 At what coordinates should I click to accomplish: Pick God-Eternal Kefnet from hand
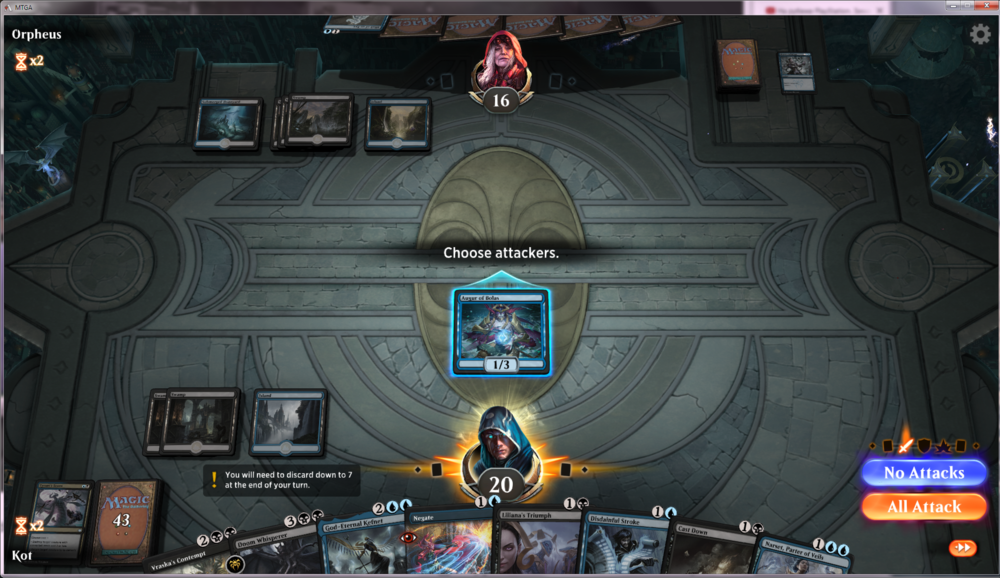coord(360,545)
